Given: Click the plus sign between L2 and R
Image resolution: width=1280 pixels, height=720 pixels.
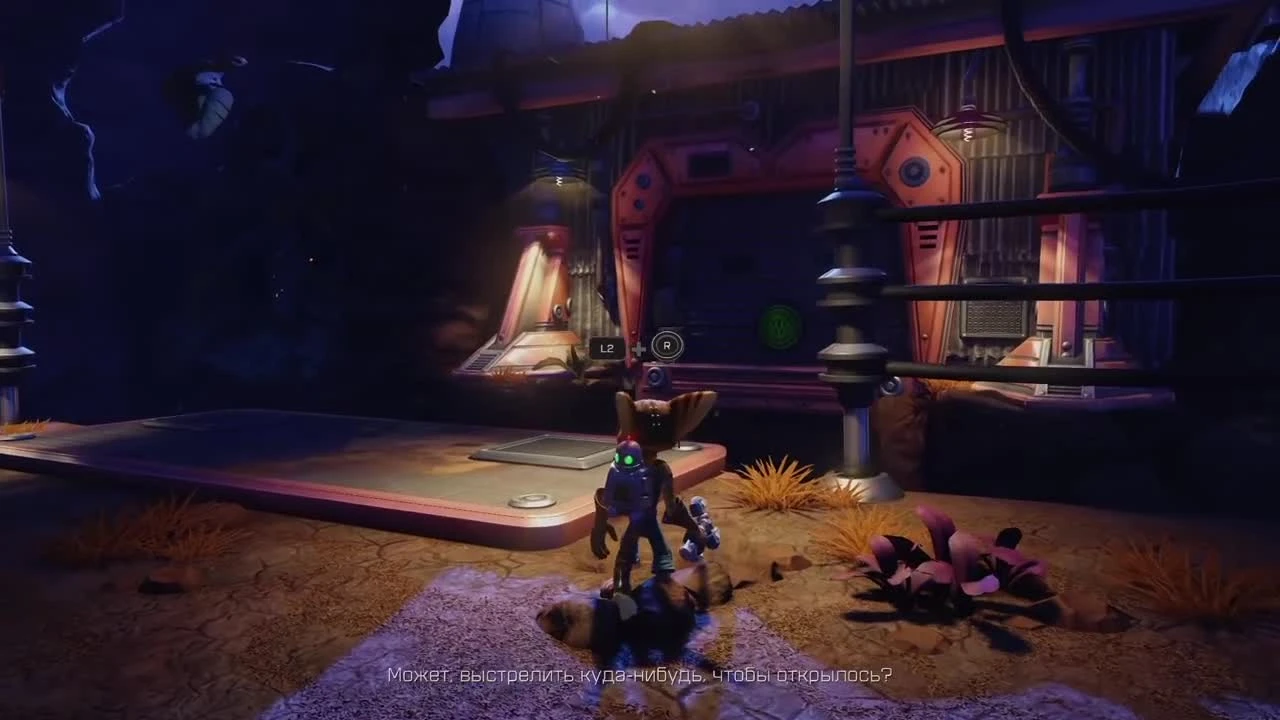Looking at the screenshot, I should 638,348.
